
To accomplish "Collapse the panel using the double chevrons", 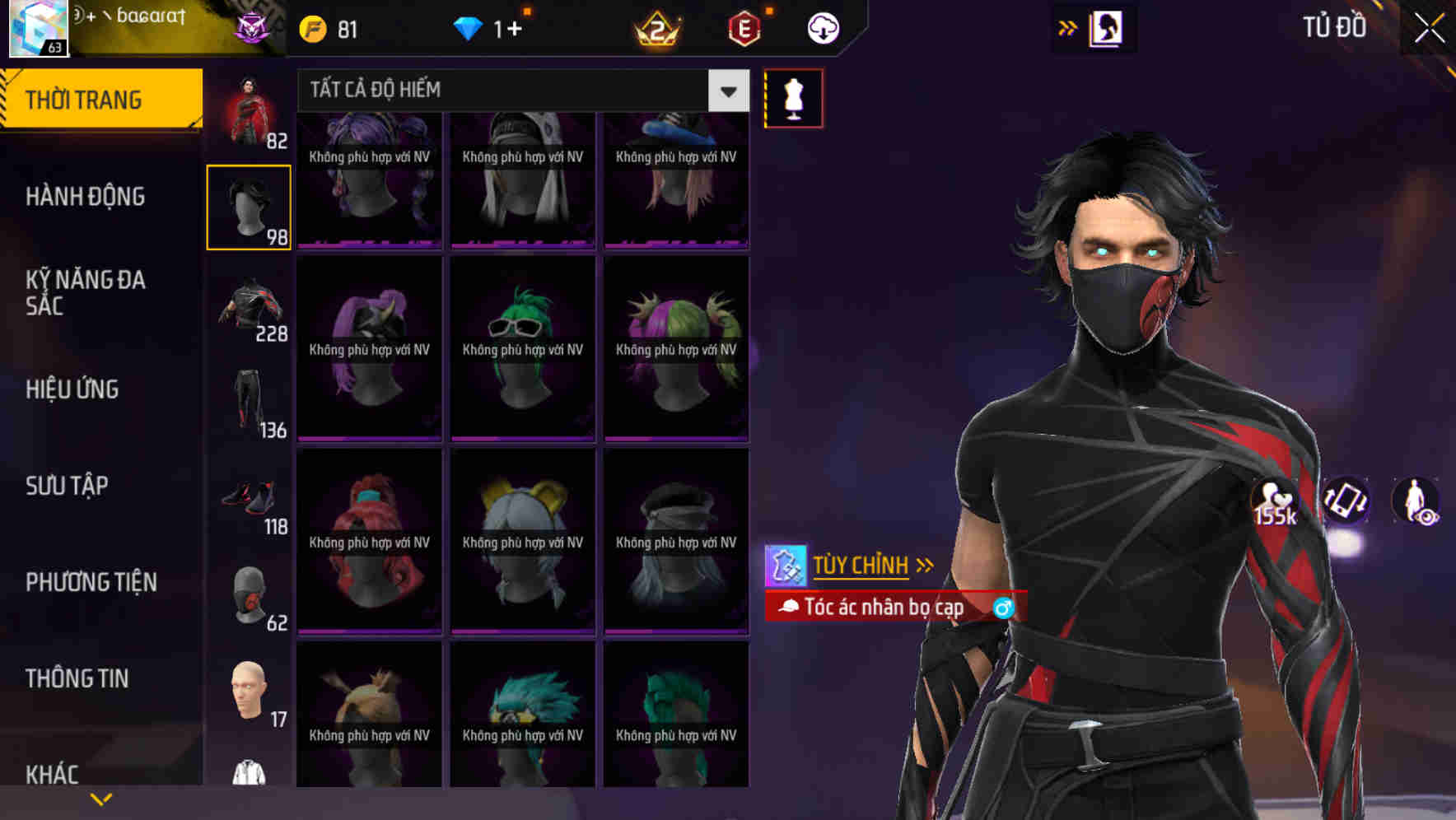I will 1067,26.
